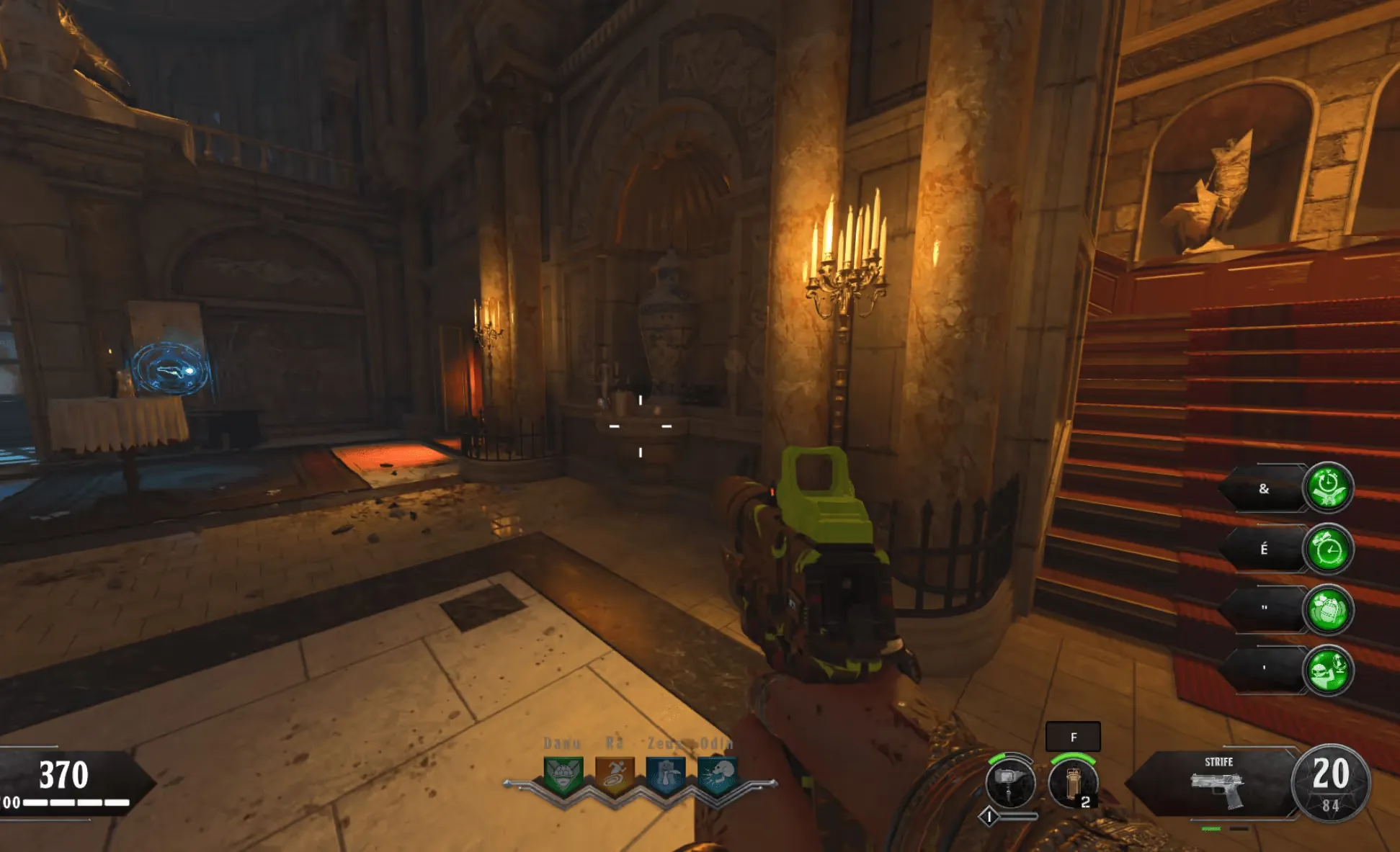The image size is (1400, 852).
Task: Activate the alarm clock elixir
Action: [1327, 550]
